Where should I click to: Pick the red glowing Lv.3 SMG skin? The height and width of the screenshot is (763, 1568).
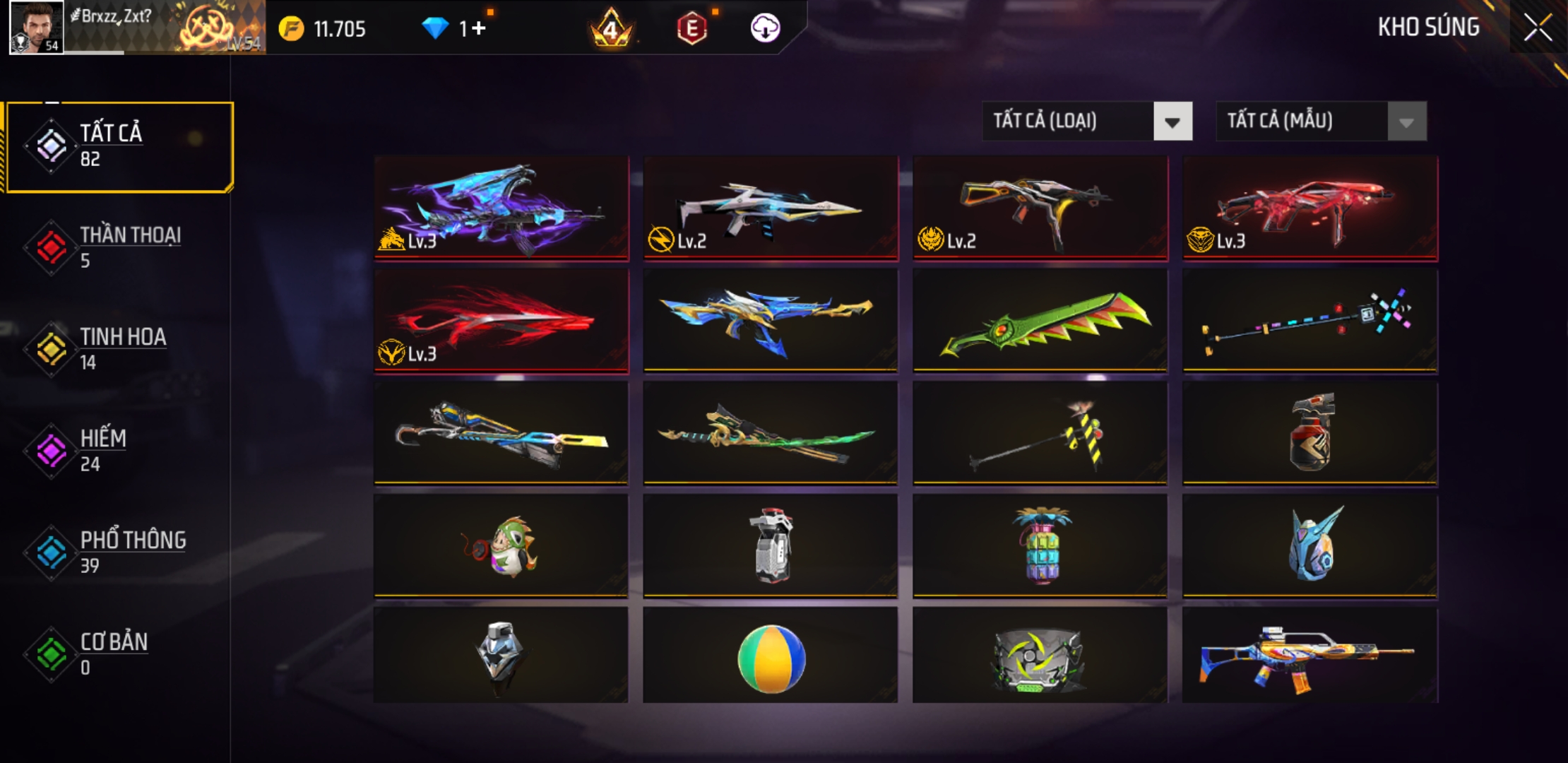click(x=1309, y=208)
